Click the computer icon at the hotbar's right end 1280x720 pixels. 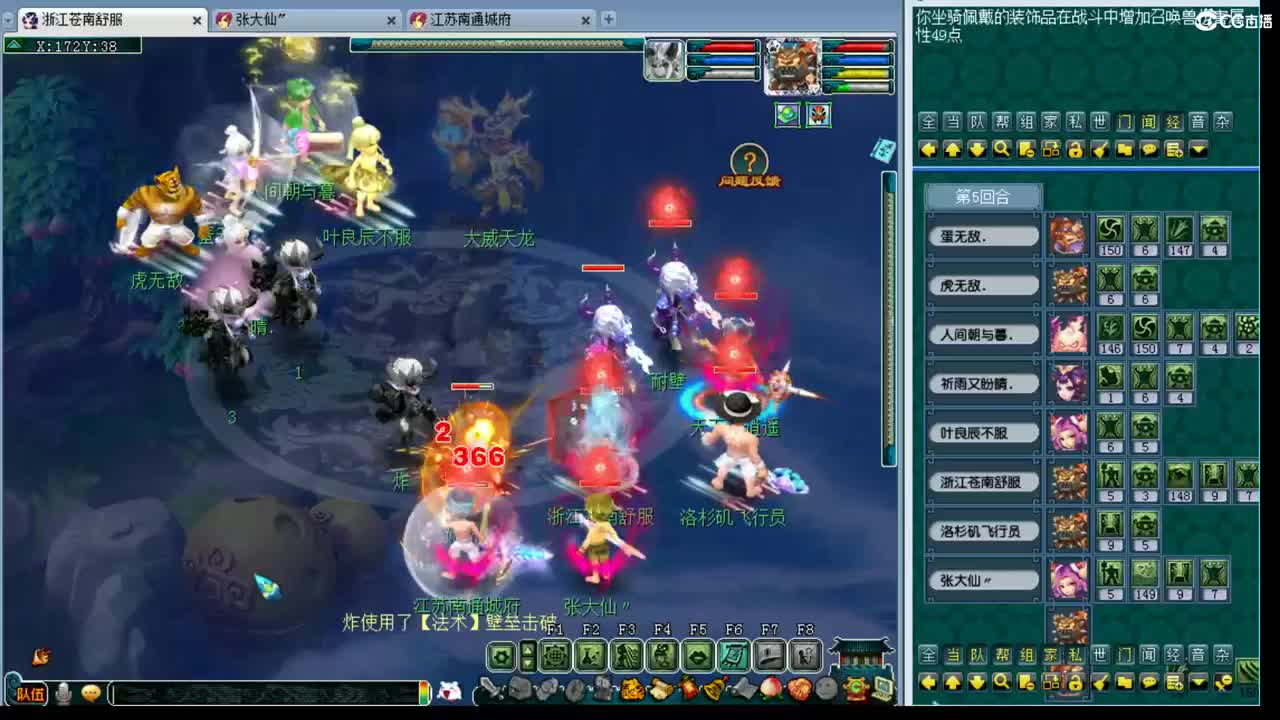(881, 688)
